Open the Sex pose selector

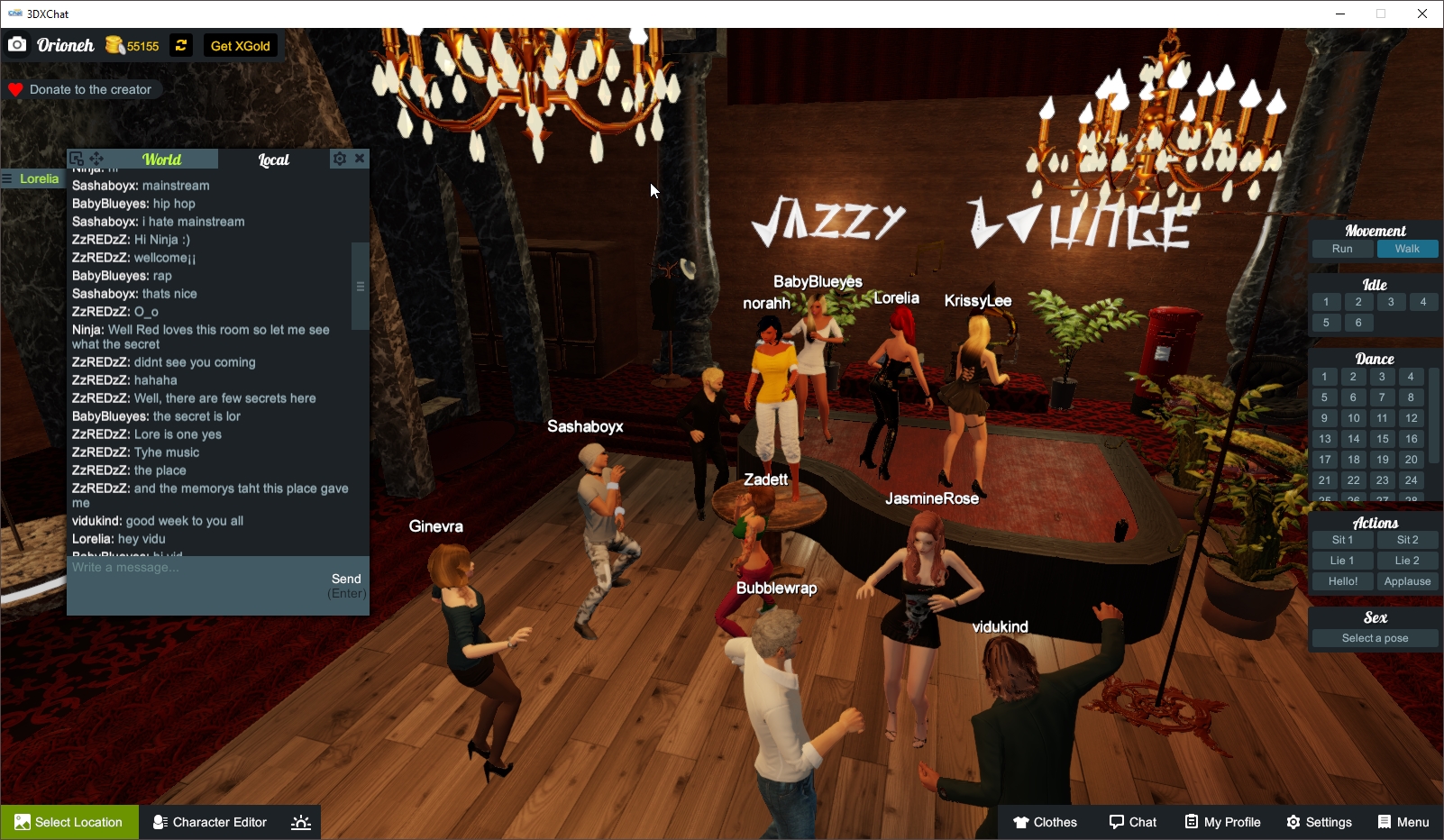[x=1374, y=637]
